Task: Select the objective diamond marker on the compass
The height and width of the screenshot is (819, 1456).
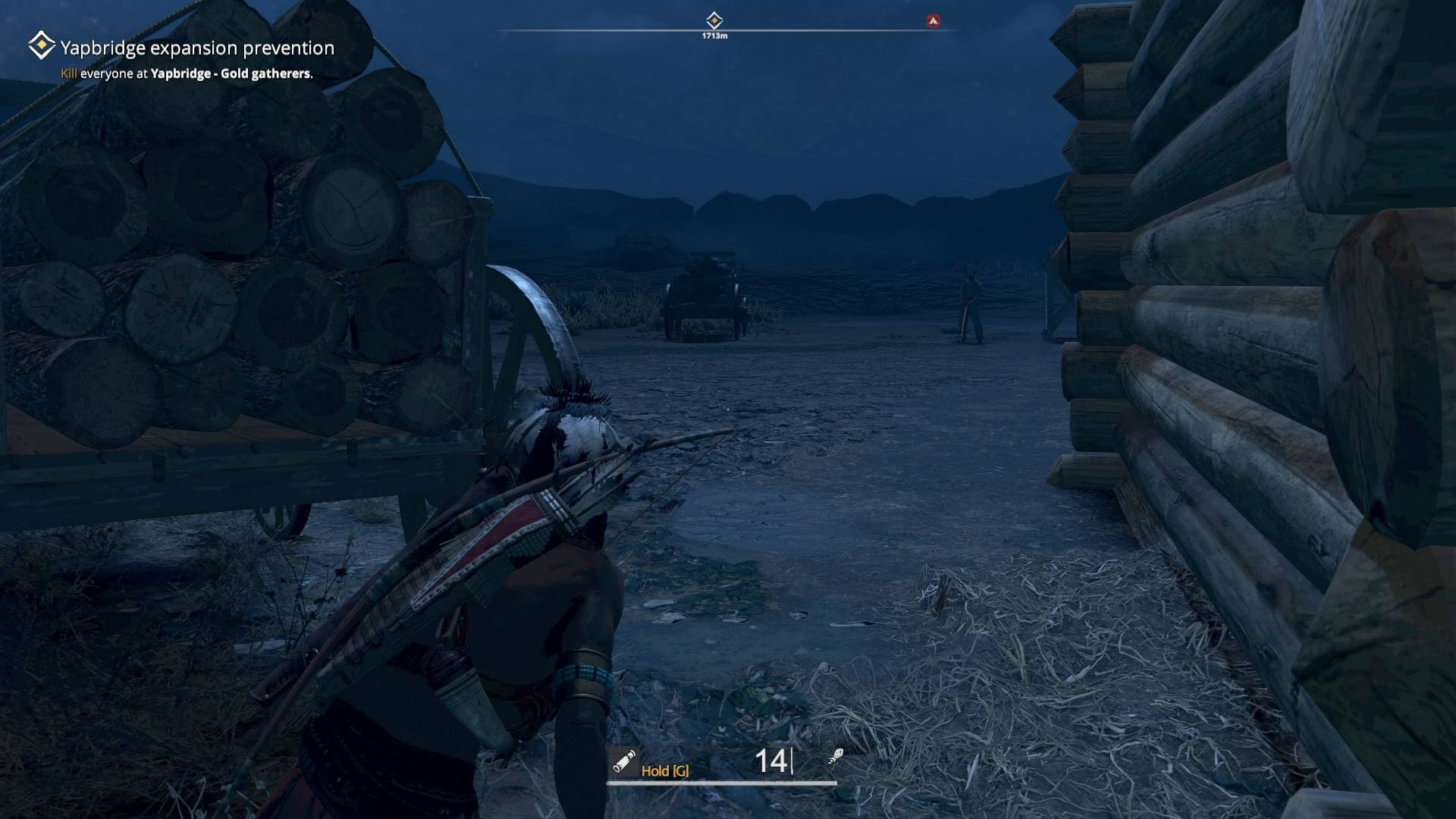Action: click(714, 20)
